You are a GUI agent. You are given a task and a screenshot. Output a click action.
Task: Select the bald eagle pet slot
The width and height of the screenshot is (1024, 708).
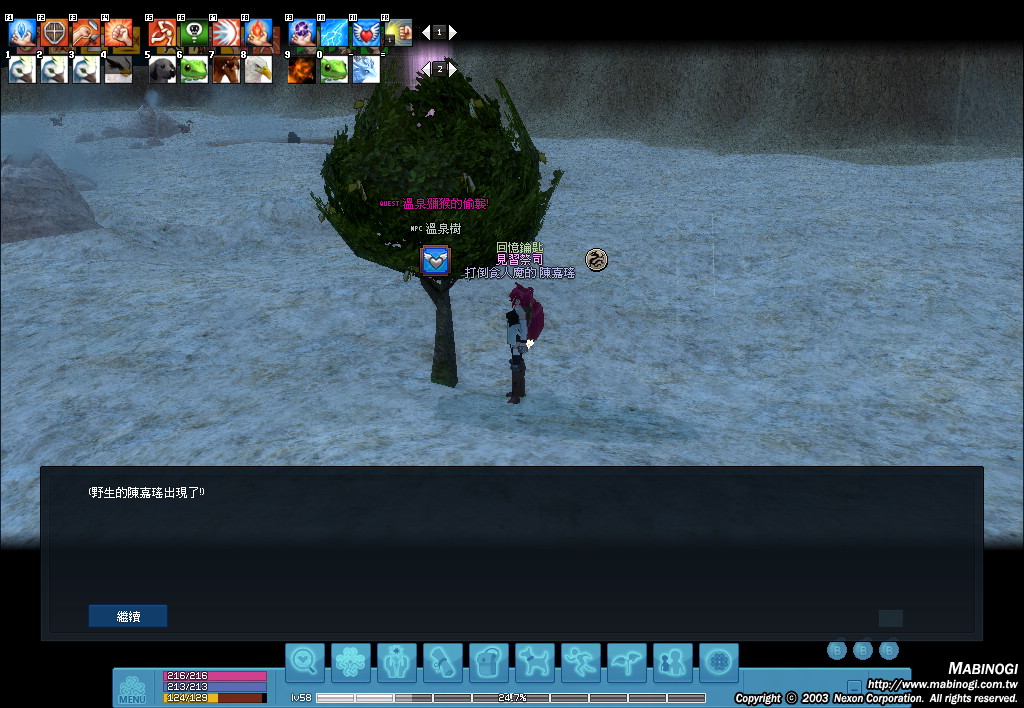coord(258,69)
